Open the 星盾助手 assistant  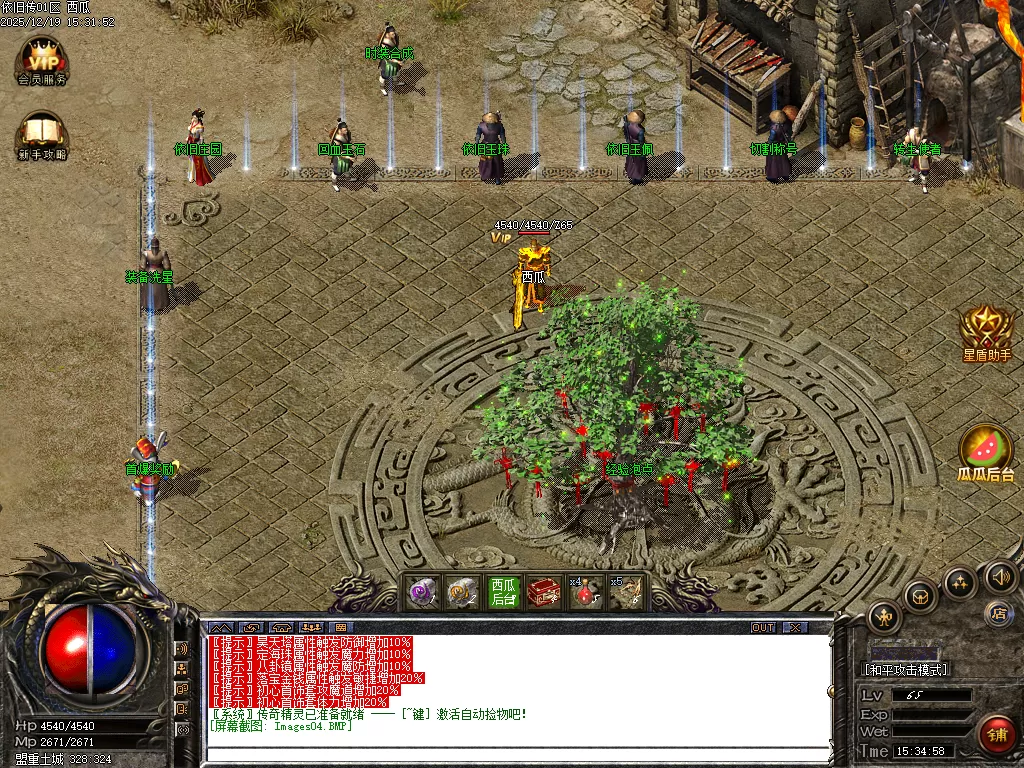coord(987,331)
